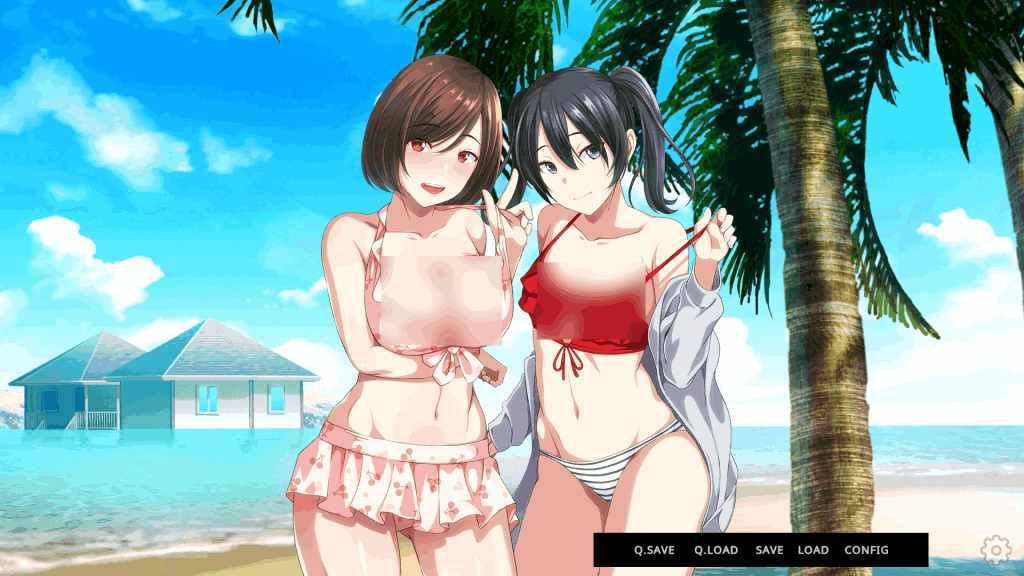The width and height of the screenshot is (1024, 576).
Task: Open the SAVE menu
Action: [769, 550]
